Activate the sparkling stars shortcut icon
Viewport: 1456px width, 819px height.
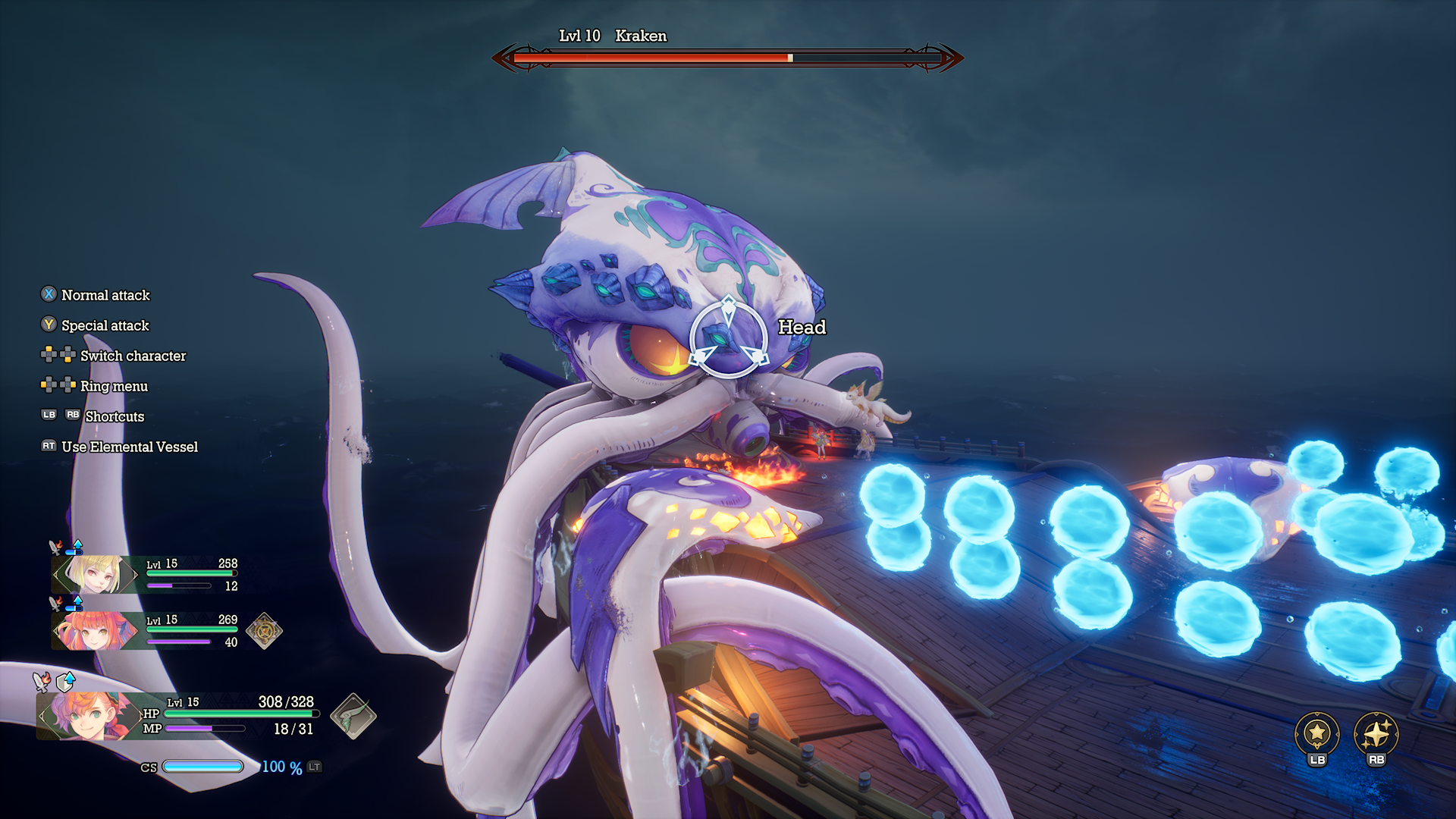(x=1376, y=733)
